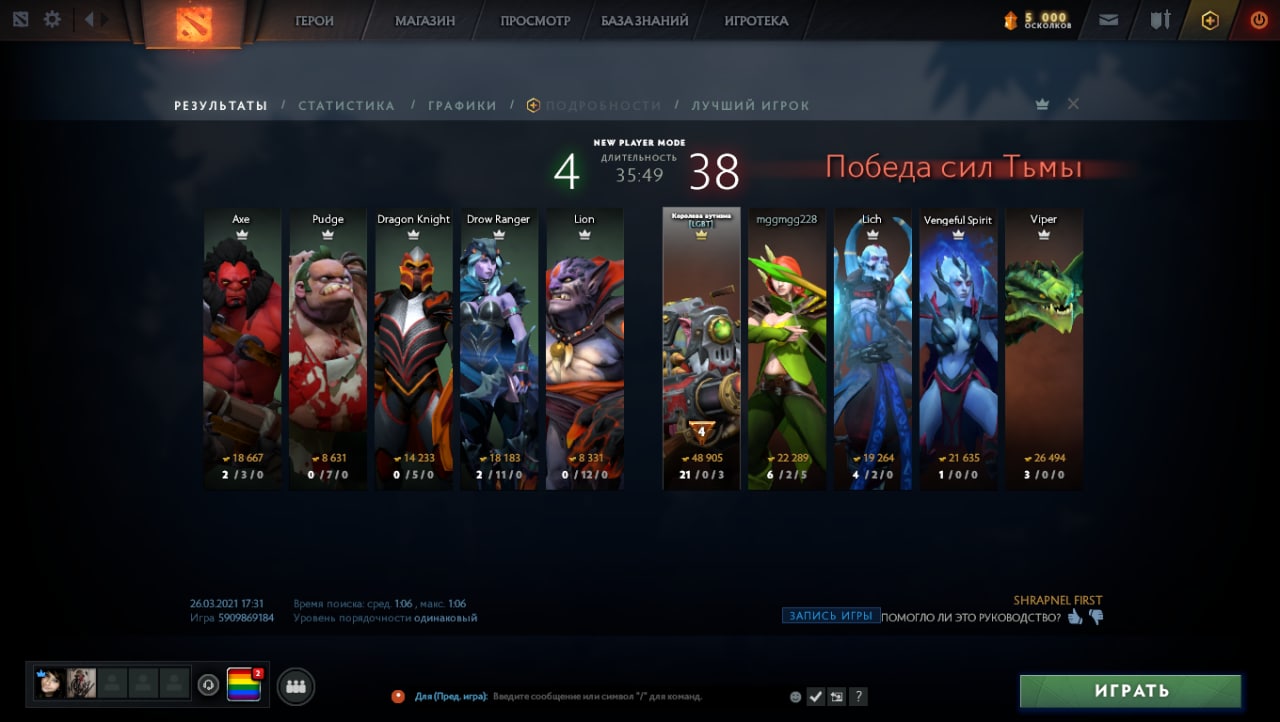Give the guide a thumbs down
Screen dimensions: 1280x722
point(1096,617)
